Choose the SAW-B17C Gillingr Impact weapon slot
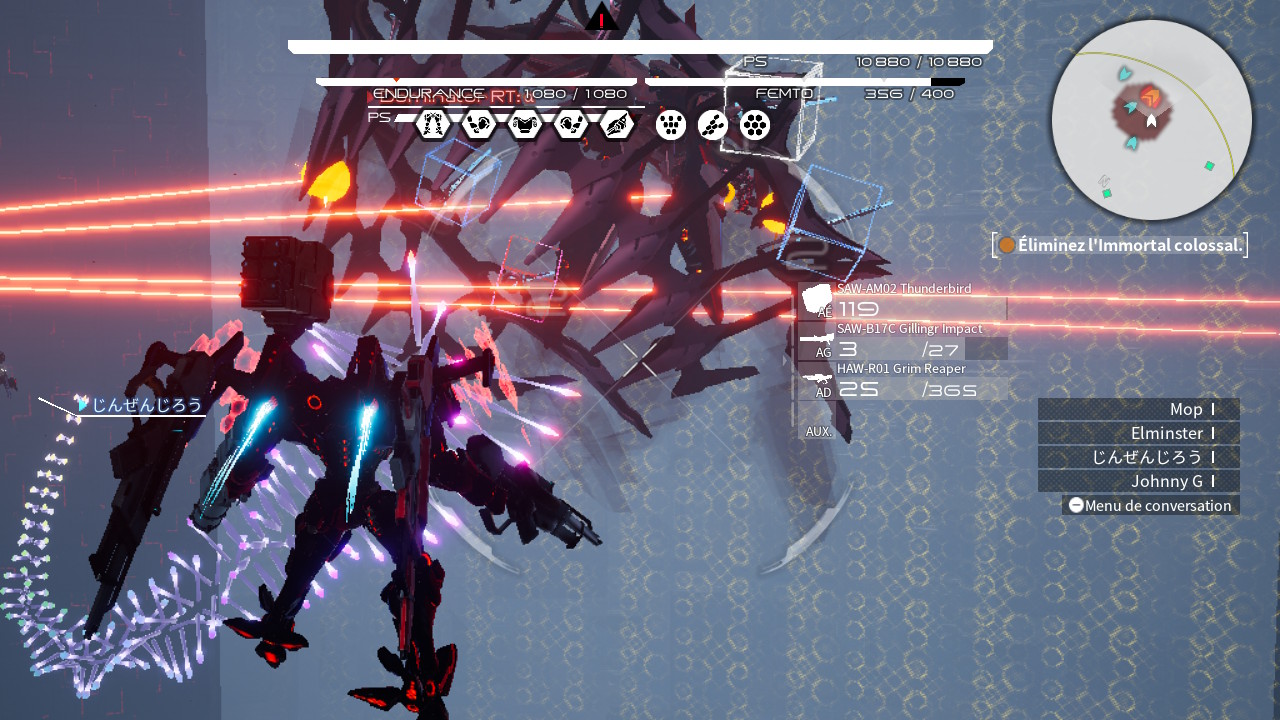This screenshot has width=1280, height=720. (902, 342)
